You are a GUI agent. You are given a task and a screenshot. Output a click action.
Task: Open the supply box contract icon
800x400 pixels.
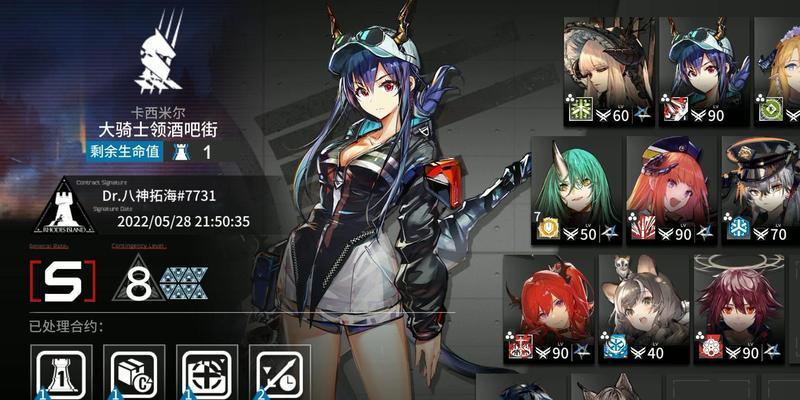tap(134, 373)
